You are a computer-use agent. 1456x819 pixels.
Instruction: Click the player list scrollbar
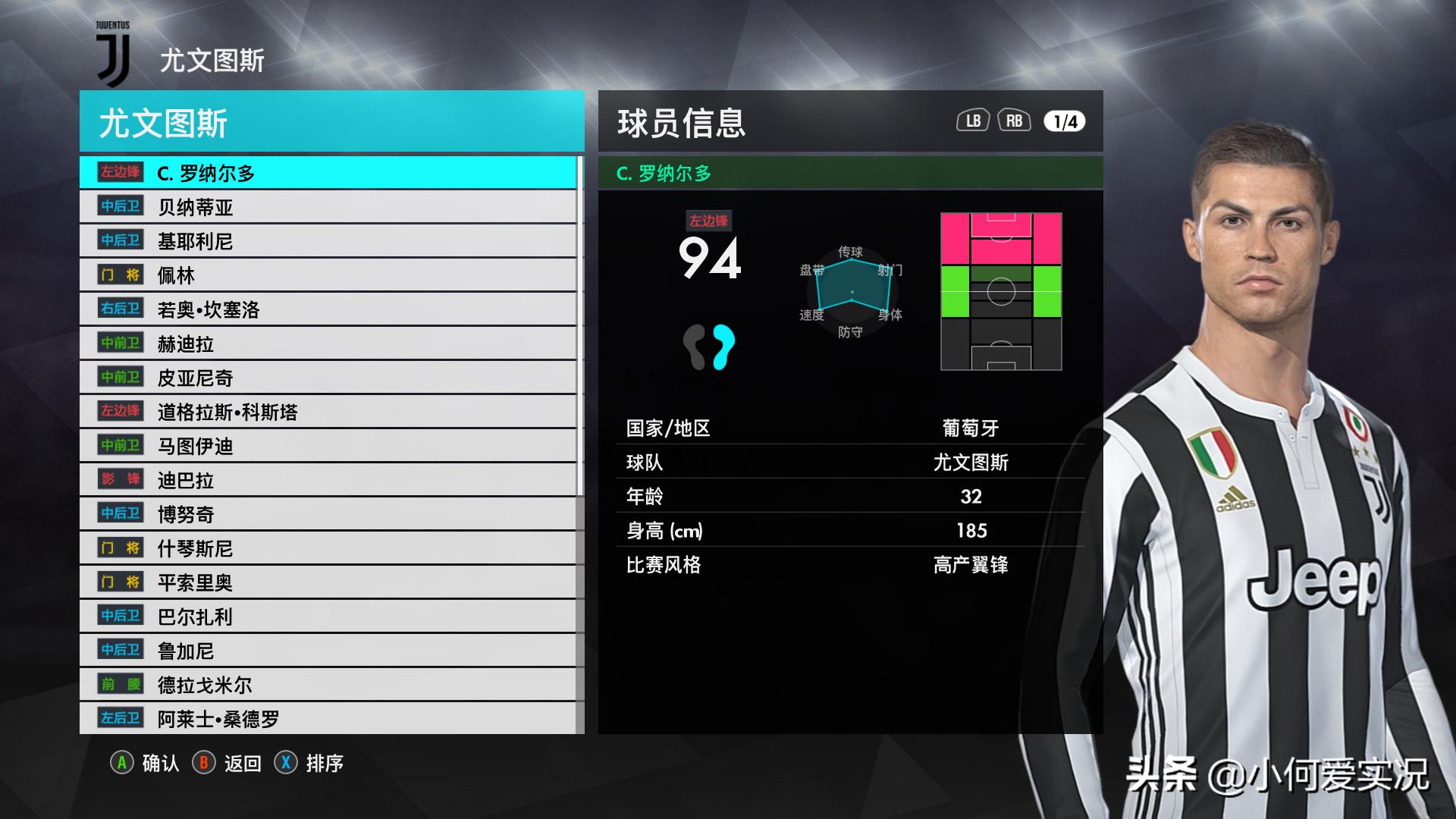coord(580,326)
